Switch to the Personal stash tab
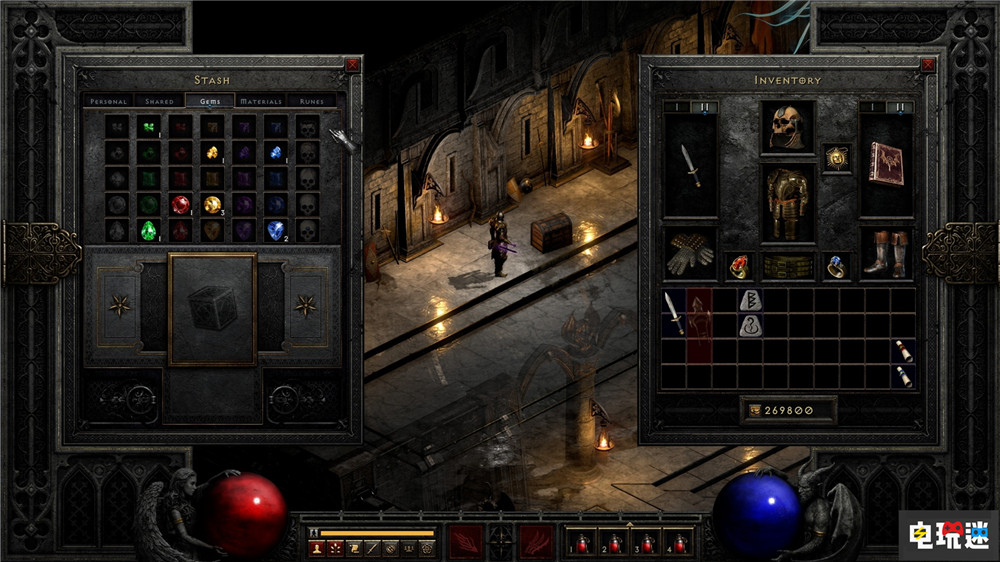Image resolution: width=1000 pixels, height=562 pixels. (x=107, y=101)
